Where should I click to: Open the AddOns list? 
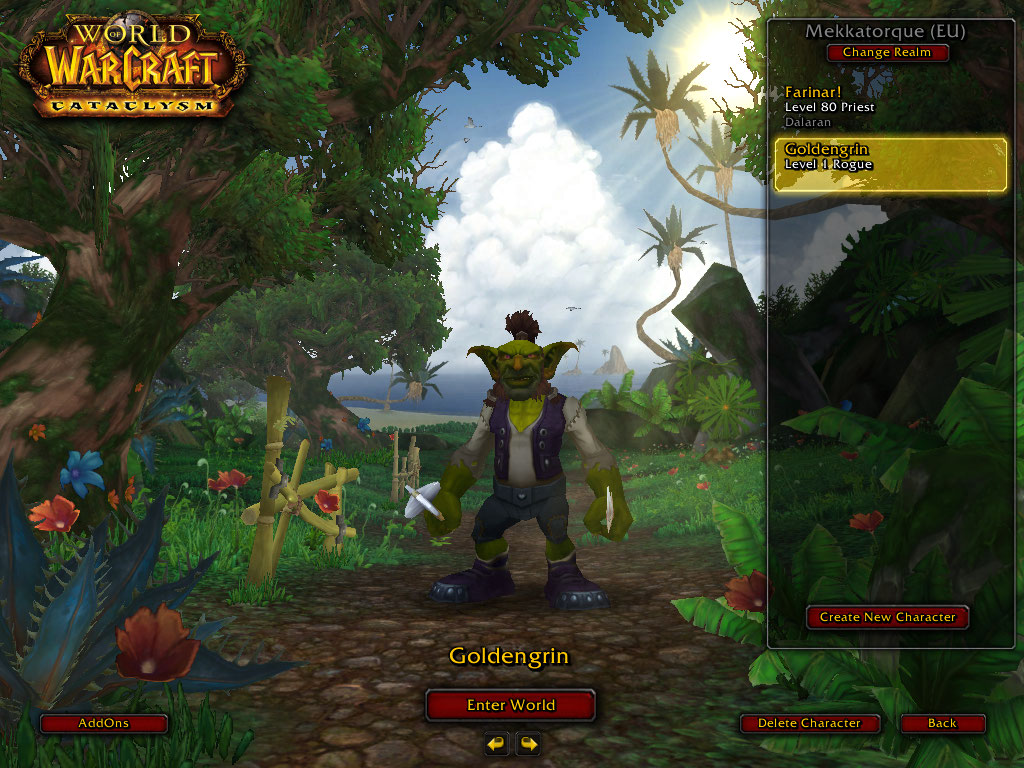(103, 723)
